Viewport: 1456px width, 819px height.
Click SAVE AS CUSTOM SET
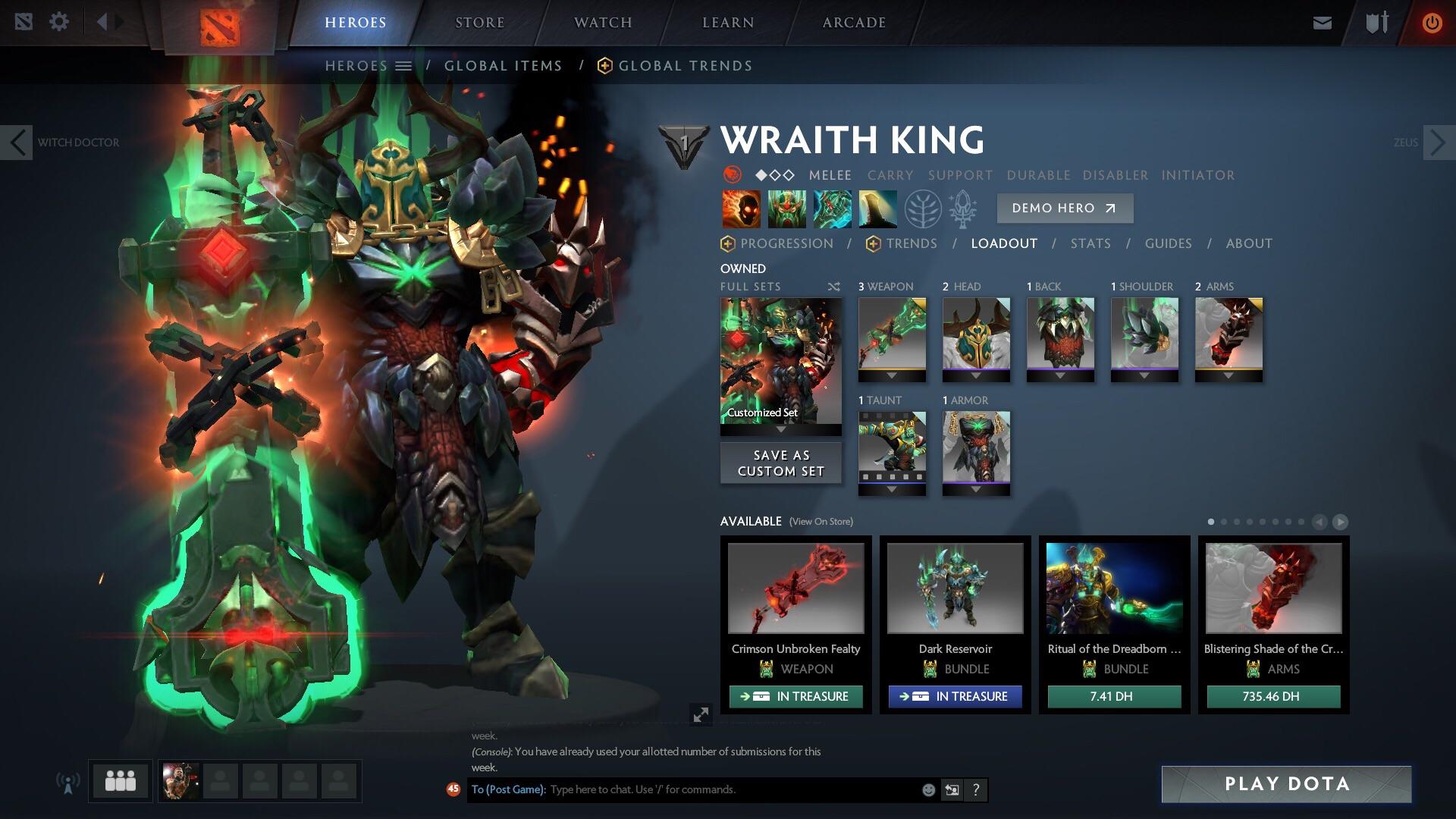[x=780, y=463]
